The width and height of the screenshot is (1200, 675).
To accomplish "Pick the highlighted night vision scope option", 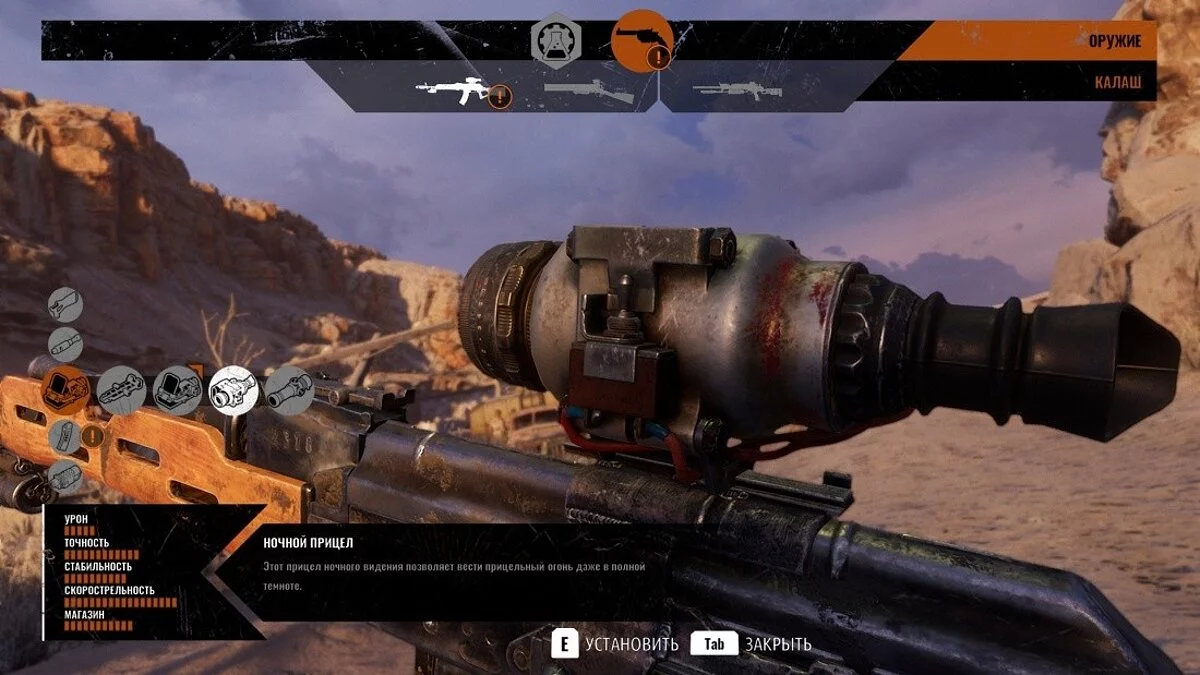I will point(234,390).
